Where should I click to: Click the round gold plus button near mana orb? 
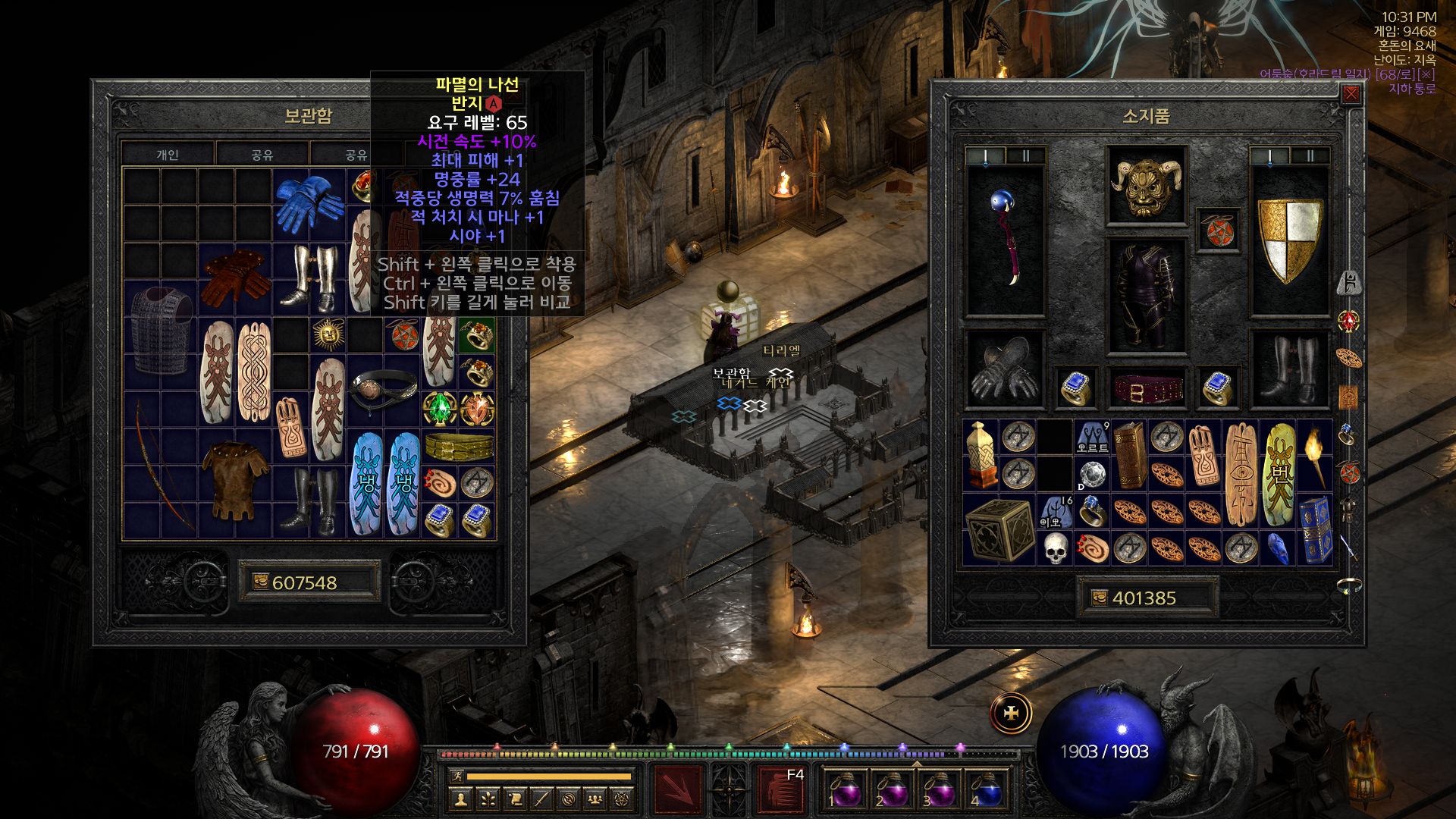pos(1011,714)
